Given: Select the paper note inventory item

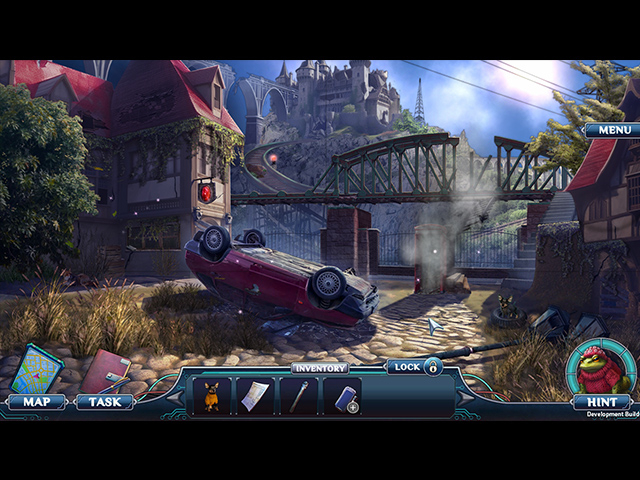Looking at the screenshot, I should tap(255, 396).
